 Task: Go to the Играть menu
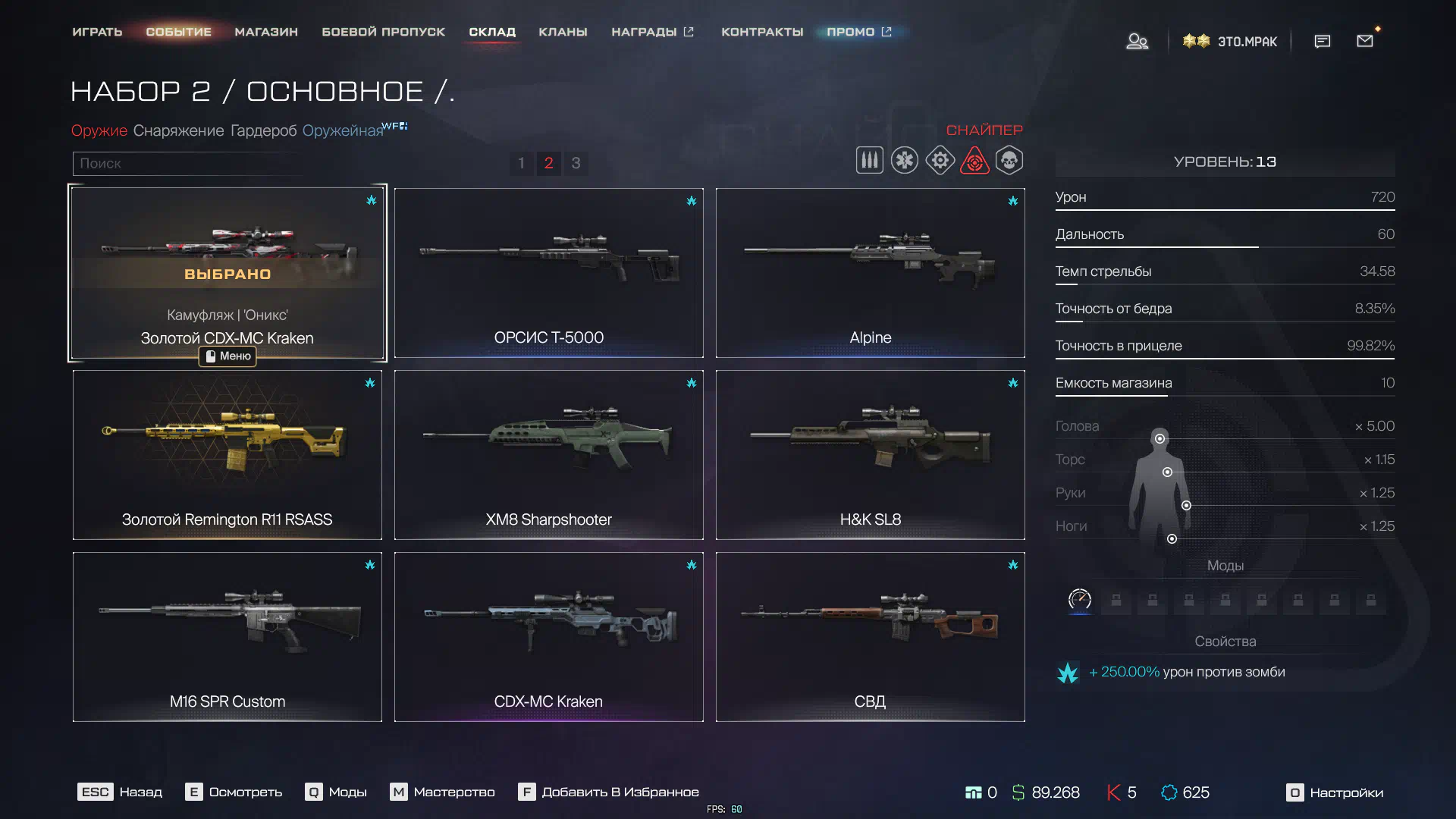click(97, 32)
